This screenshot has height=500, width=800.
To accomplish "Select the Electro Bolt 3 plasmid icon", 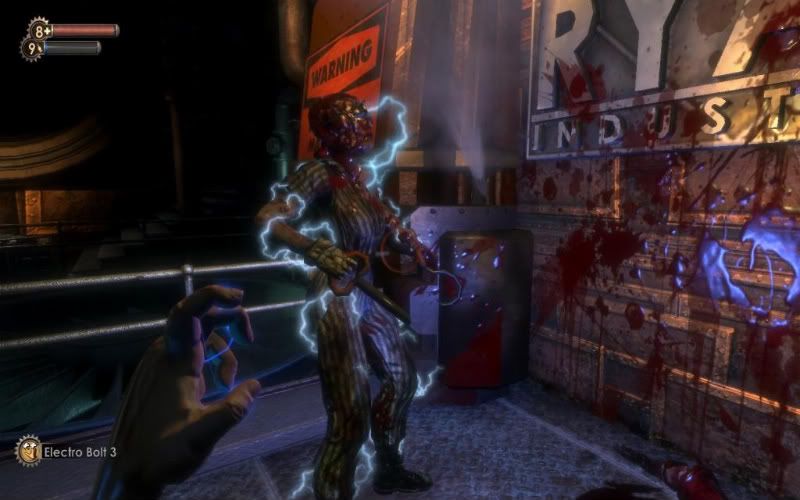I will (28, 450).
